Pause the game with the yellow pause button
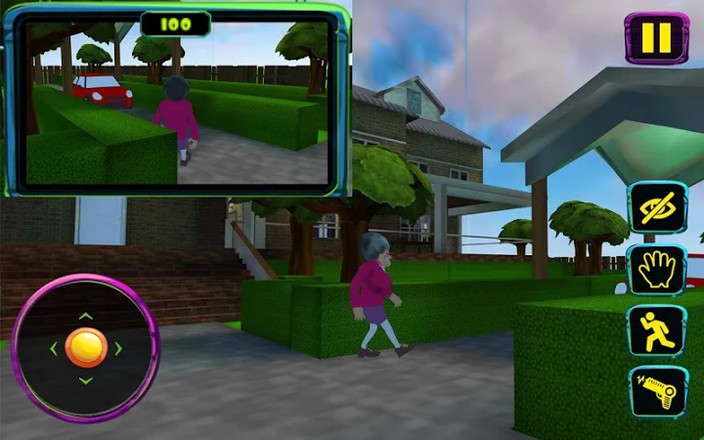This screenshot has width=704, height=440. click(x=656, y=38)
